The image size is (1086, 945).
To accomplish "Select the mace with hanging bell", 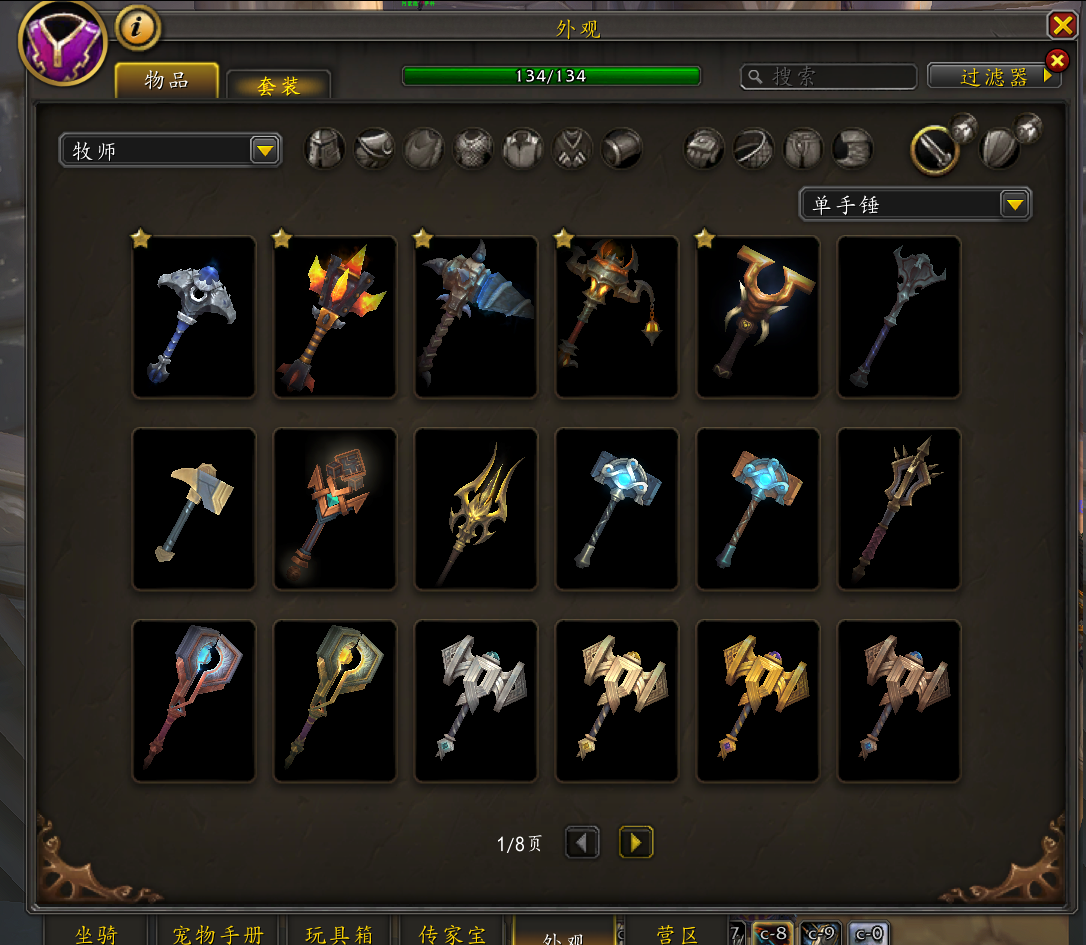I will [x=617, y=317].
